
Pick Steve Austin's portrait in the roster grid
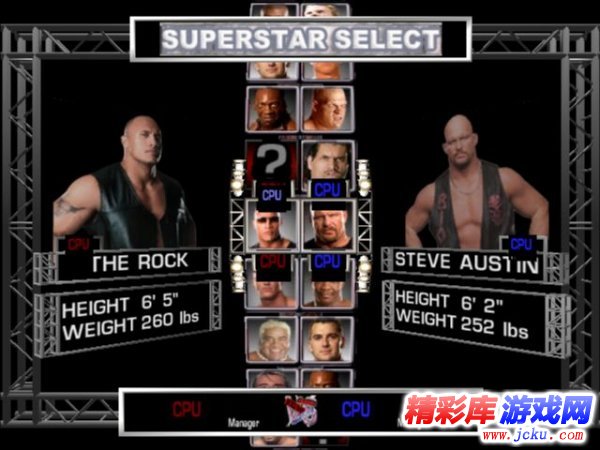pos(327,225)
